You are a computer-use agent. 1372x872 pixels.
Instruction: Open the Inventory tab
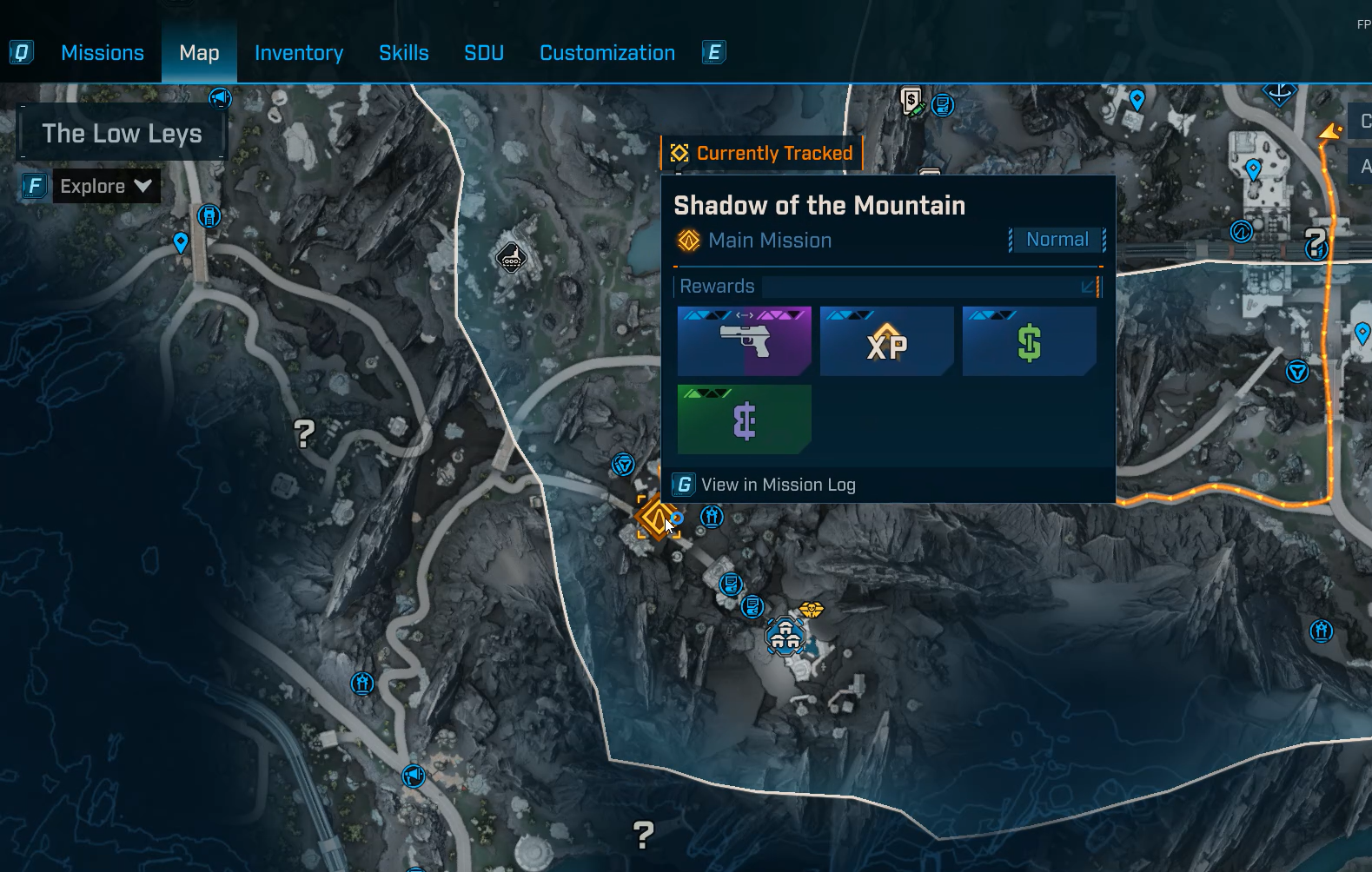click(x=299, y=53)
